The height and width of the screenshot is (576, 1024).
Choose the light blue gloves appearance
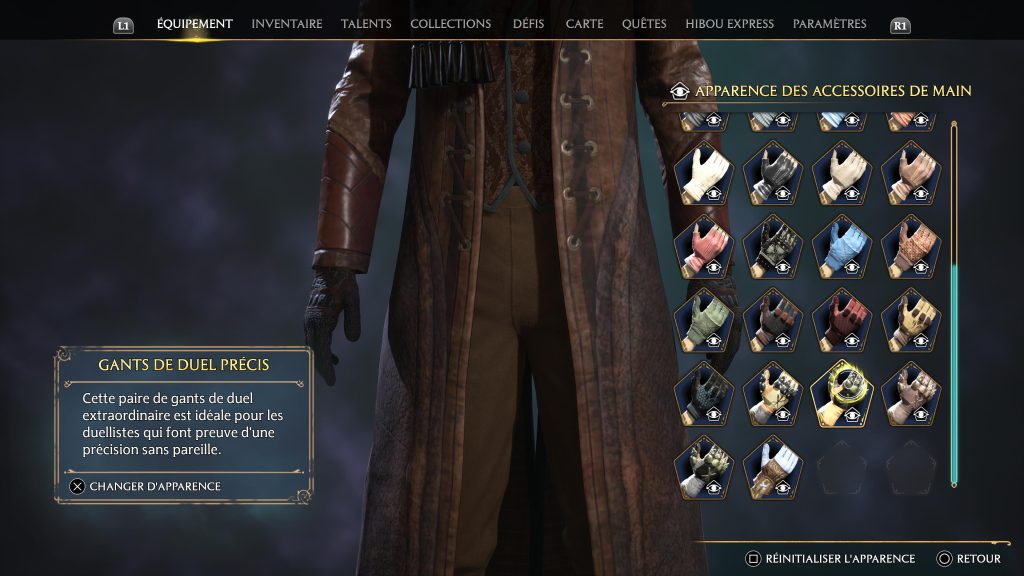click(x=841, y=245)
